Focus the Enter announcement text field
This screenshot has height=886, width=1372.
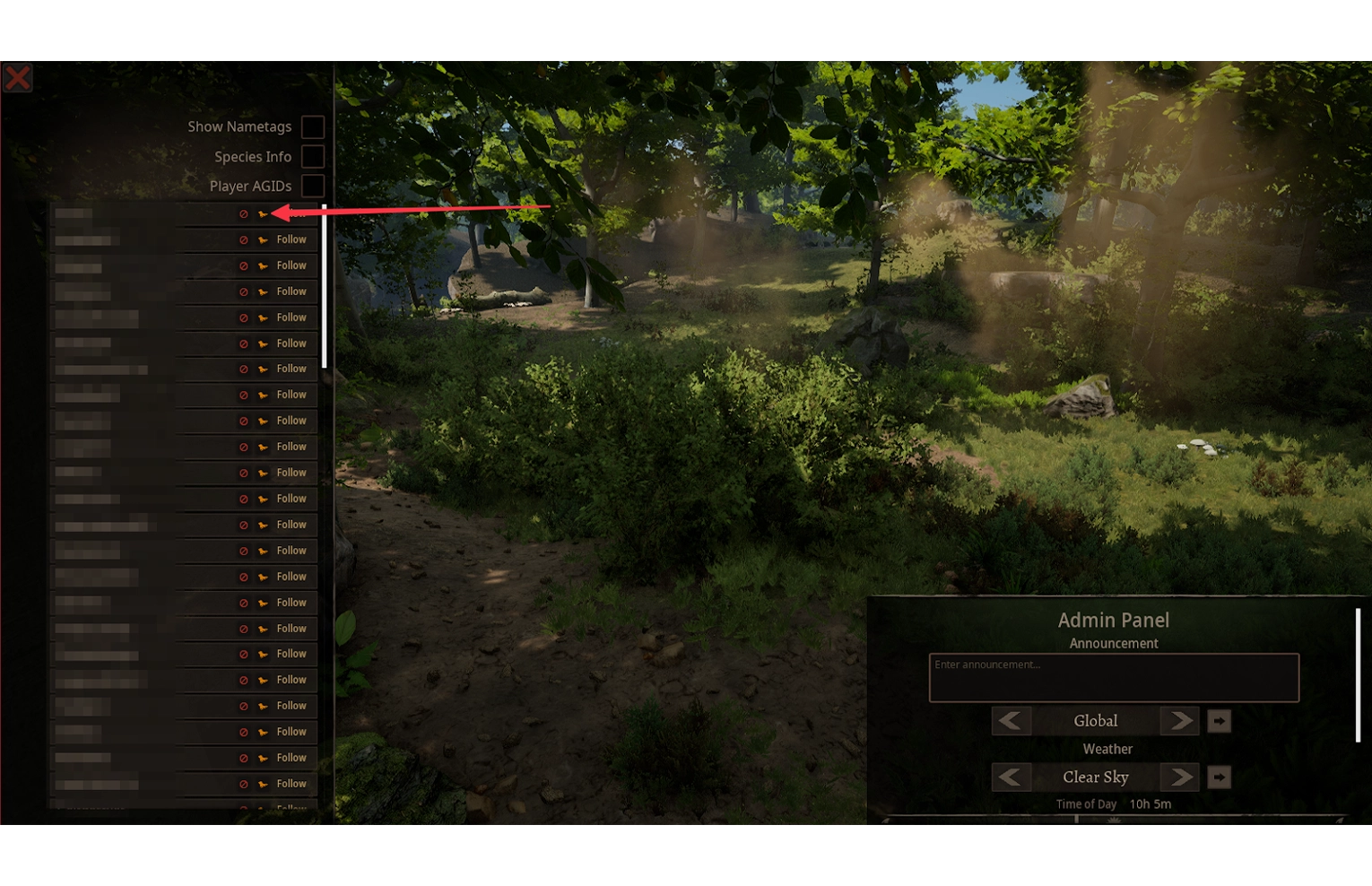coord(1113,678)
